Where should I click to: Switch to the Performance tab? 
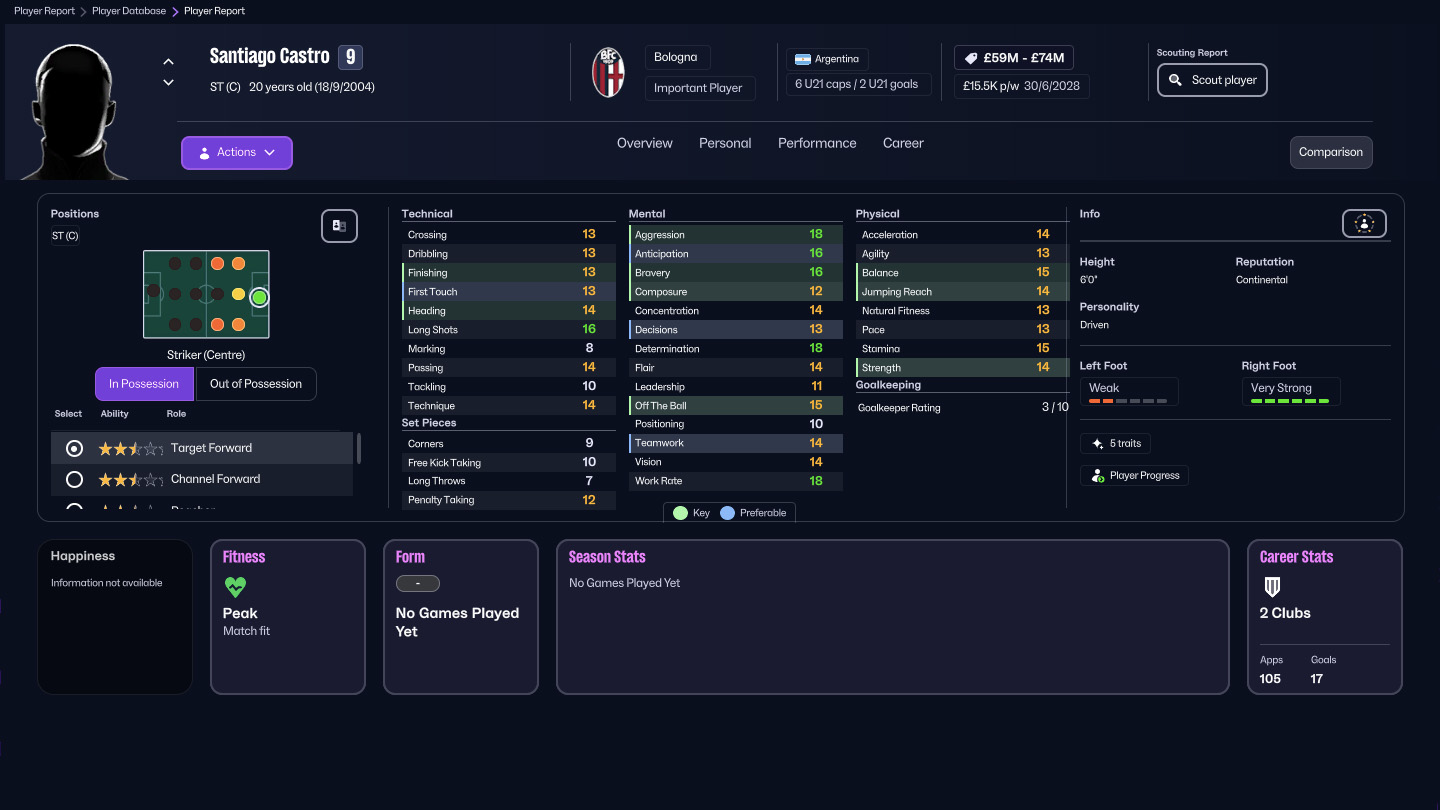pyautogui.click(x=817, y=143)
